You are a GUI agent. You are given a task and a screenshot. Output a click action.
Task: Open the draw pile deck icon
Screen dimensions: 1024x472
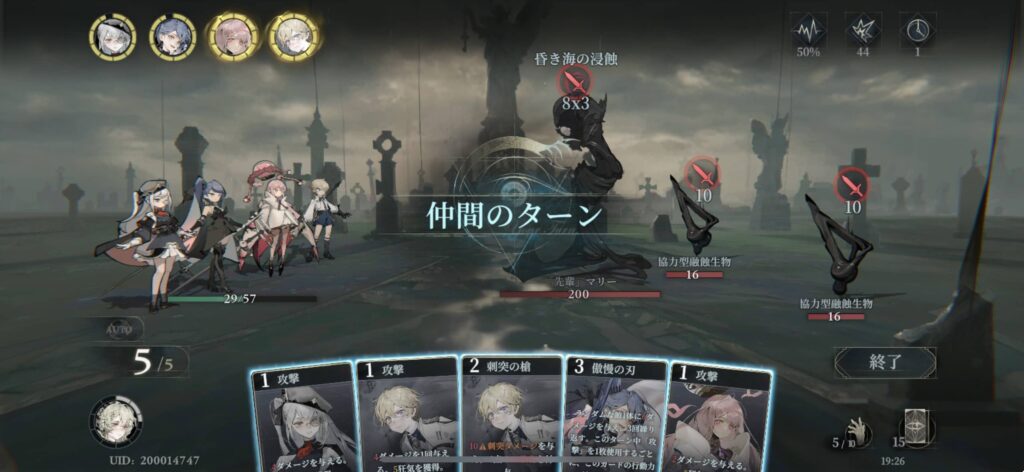coord(915,429)
